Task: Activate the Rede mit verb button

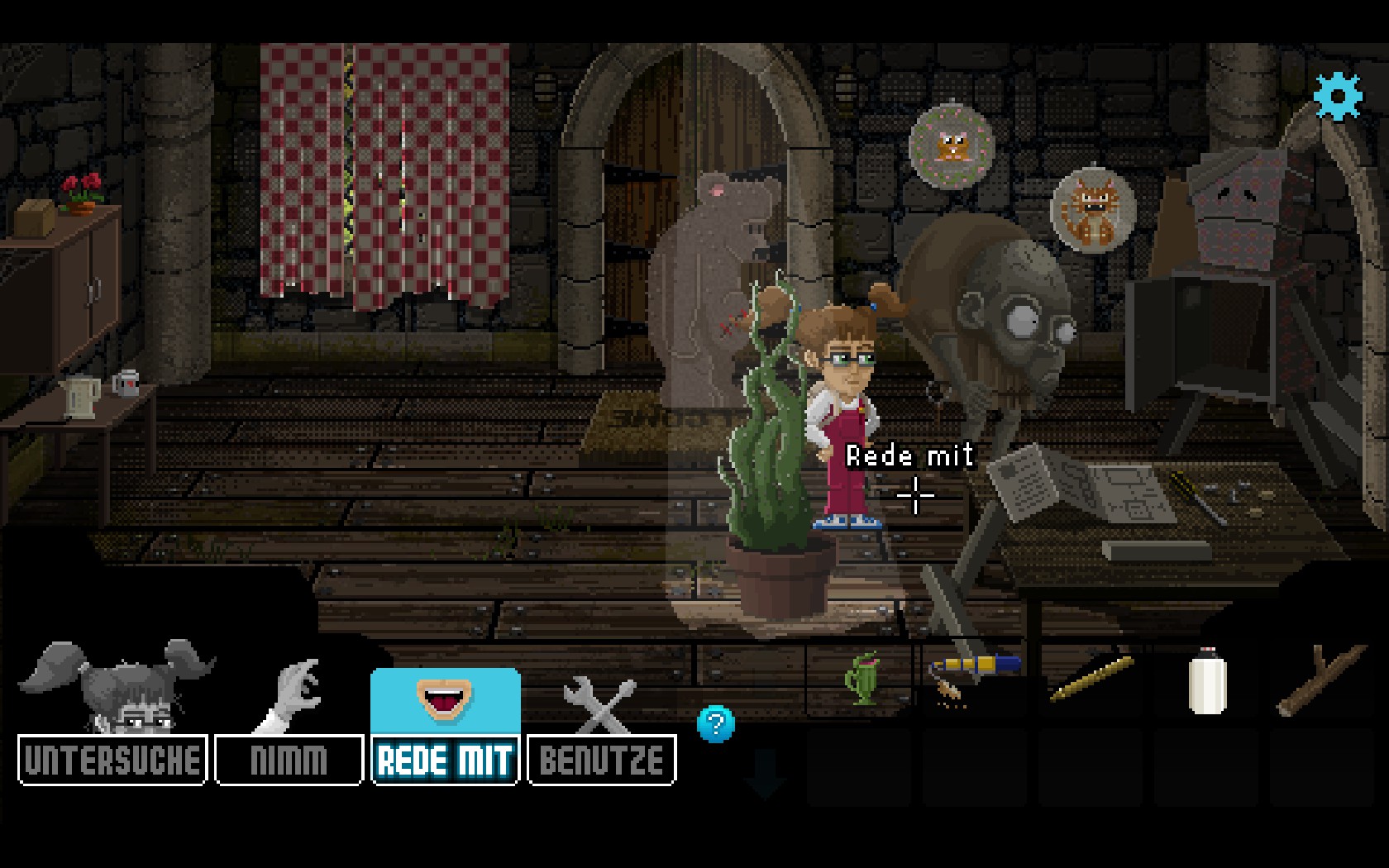Action: 446,760
